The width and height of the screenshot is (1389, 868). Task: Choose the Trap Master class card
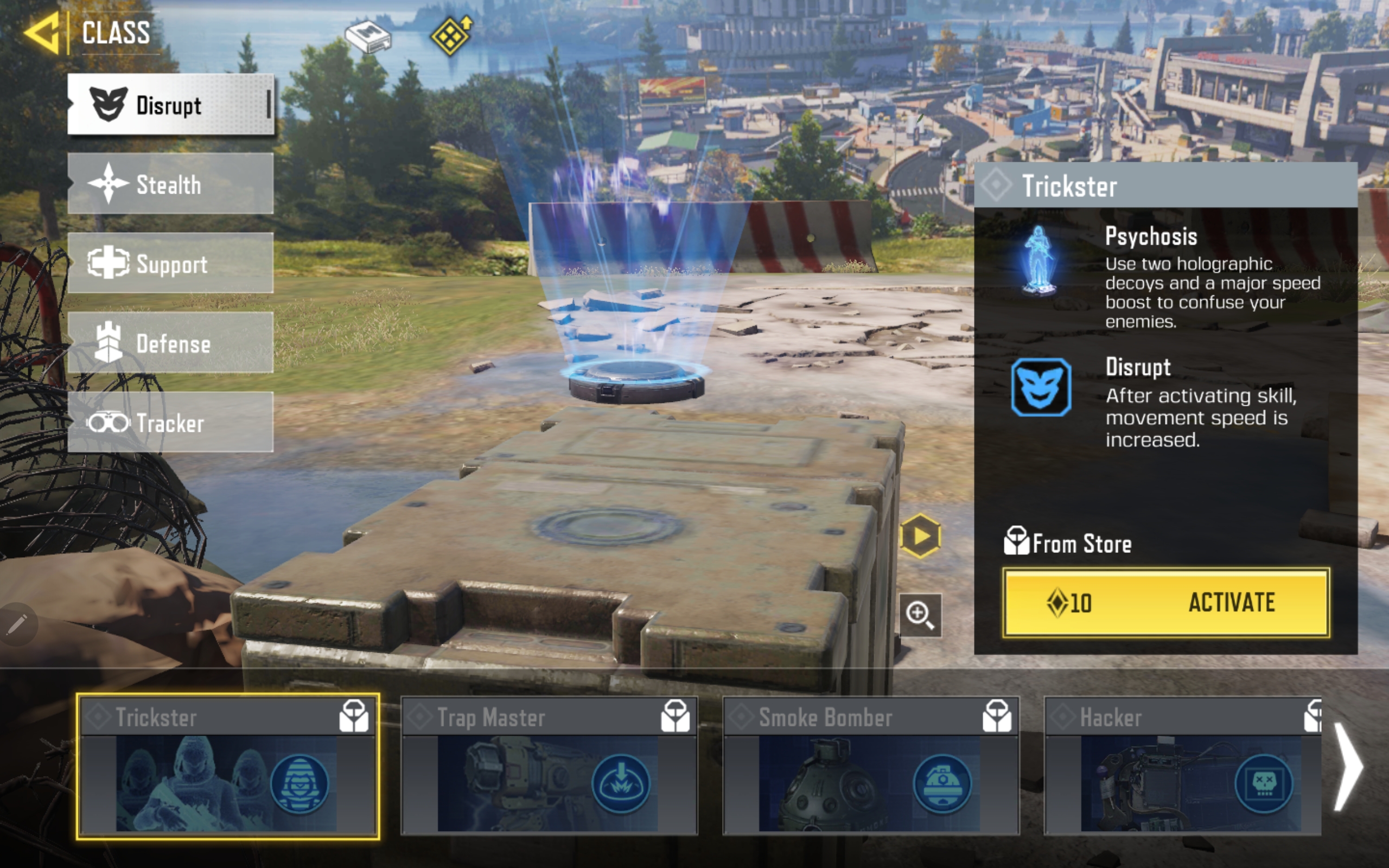point(549,767)
